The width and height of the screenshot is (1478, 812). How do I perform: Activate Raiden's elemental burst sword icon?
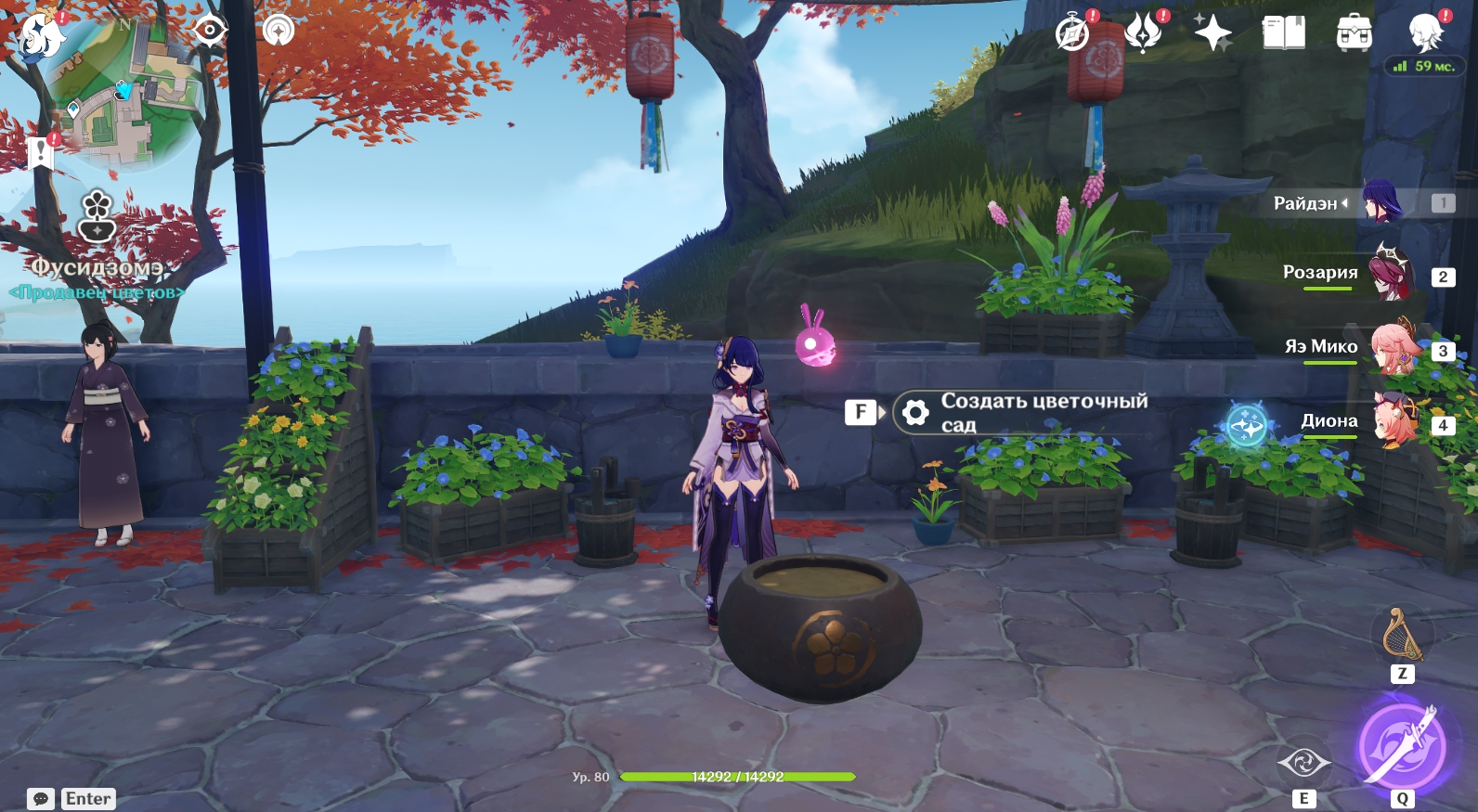[1402, 746]
